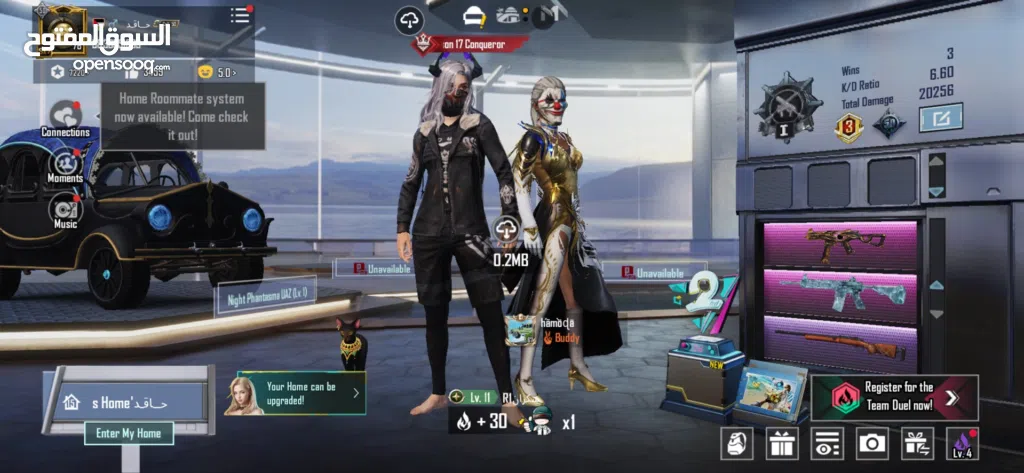
Task: Tap the player avatar frame
Action: (54, 24)
